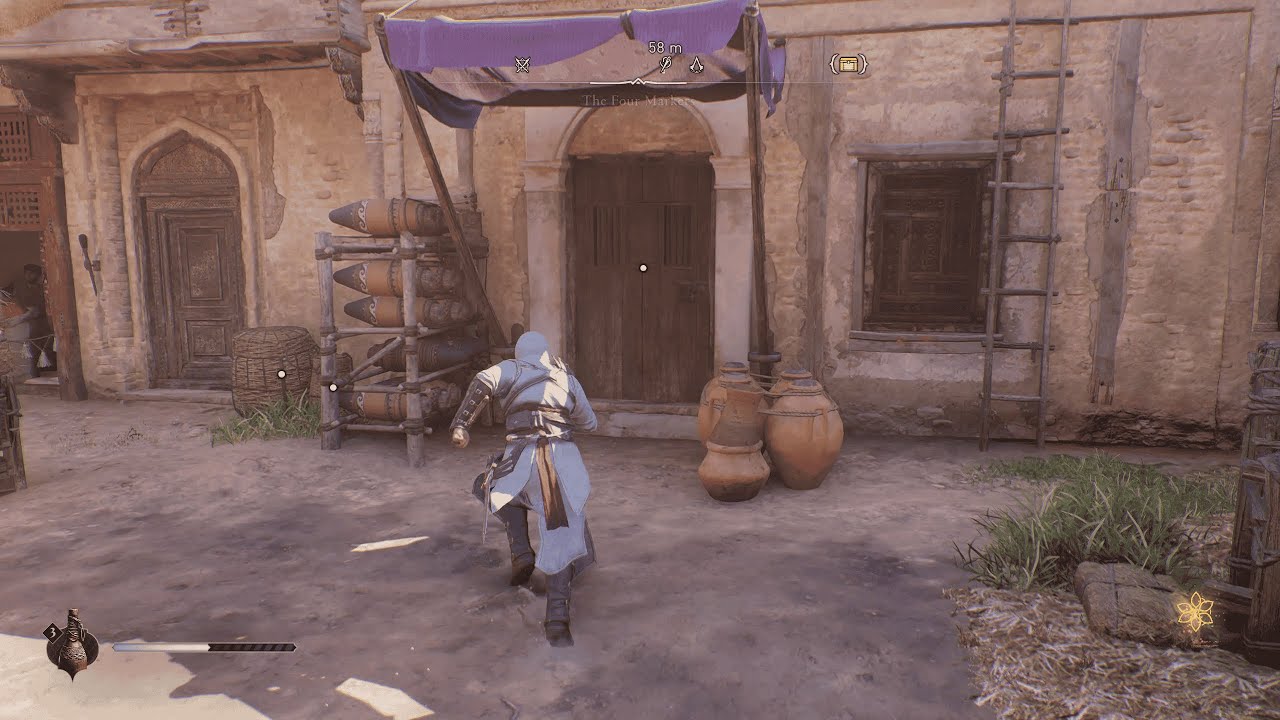Select The Four Market location label

point(640,99)
